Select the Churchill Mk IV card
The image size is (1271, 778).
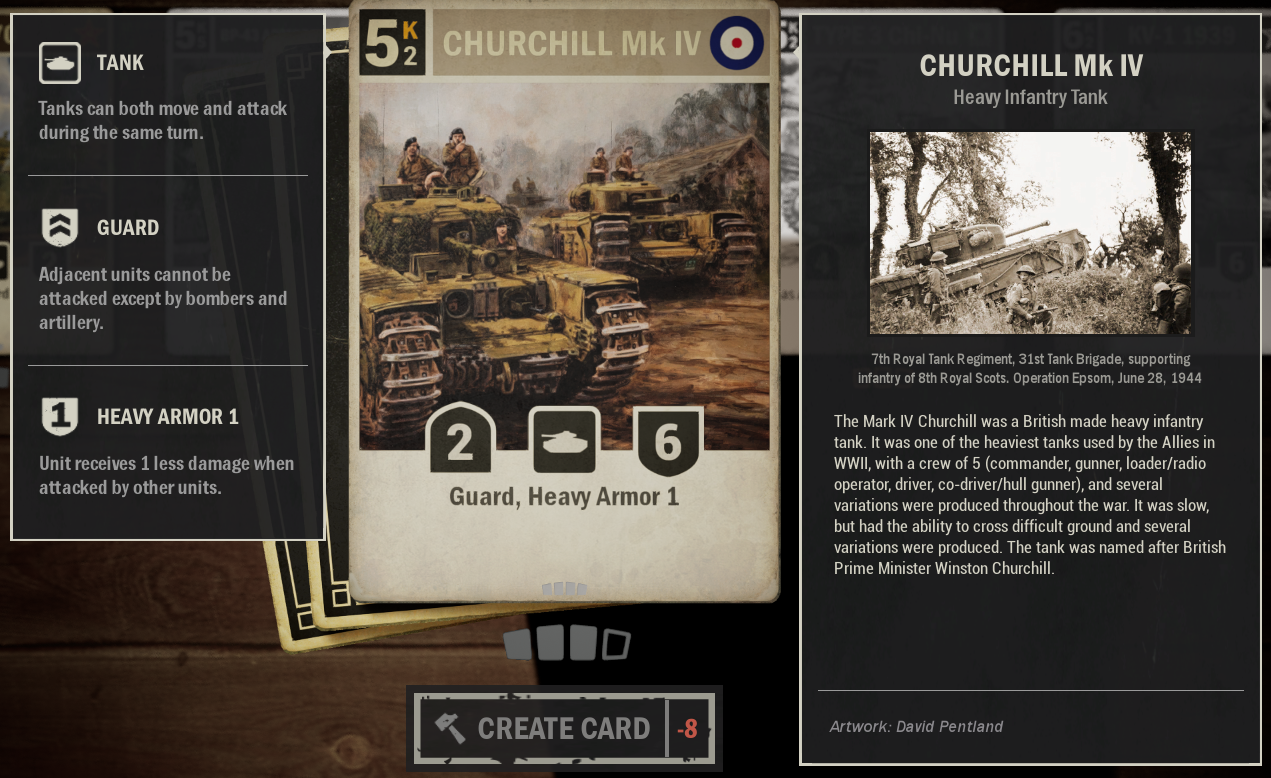(563, 300)
